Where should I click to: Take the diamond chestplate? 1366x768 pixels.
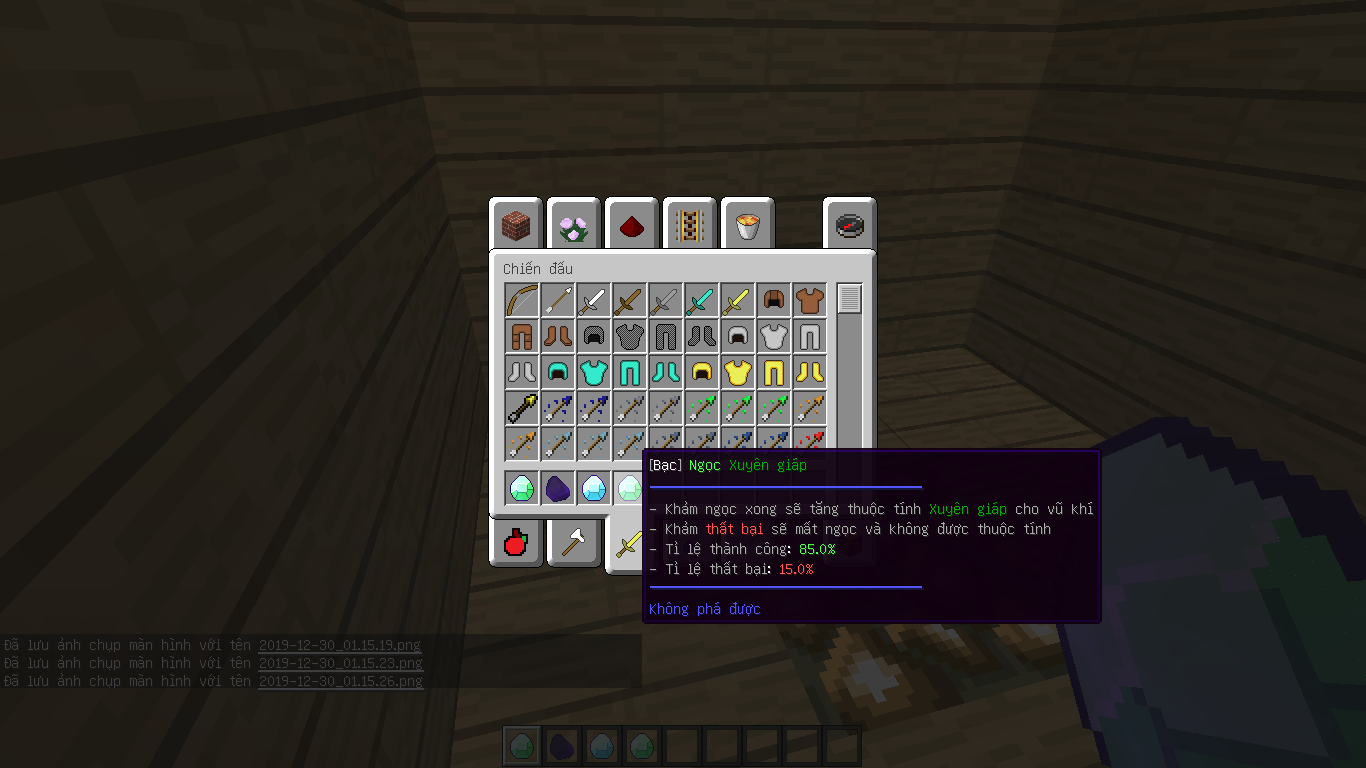[x=593, y=371]
